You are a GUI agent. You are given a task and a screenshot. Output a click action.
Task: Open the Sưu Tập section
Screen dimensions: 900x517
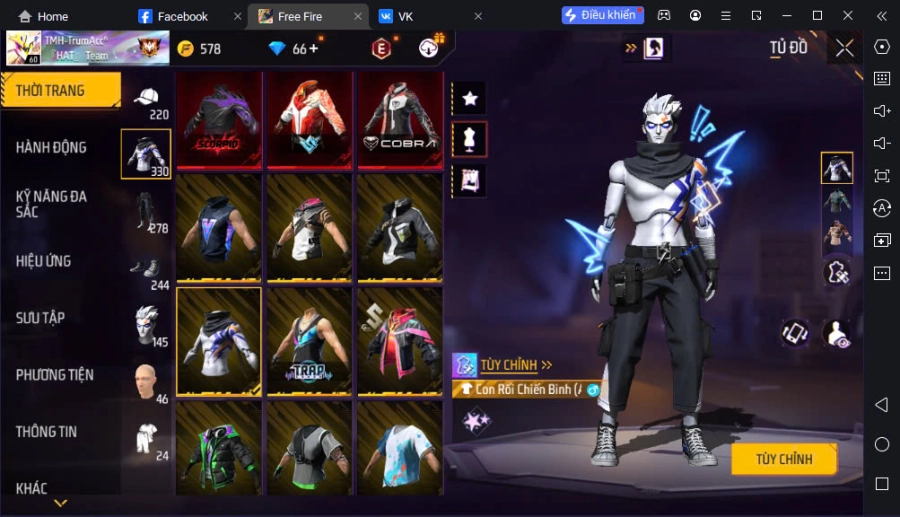(x=41, y=318)
